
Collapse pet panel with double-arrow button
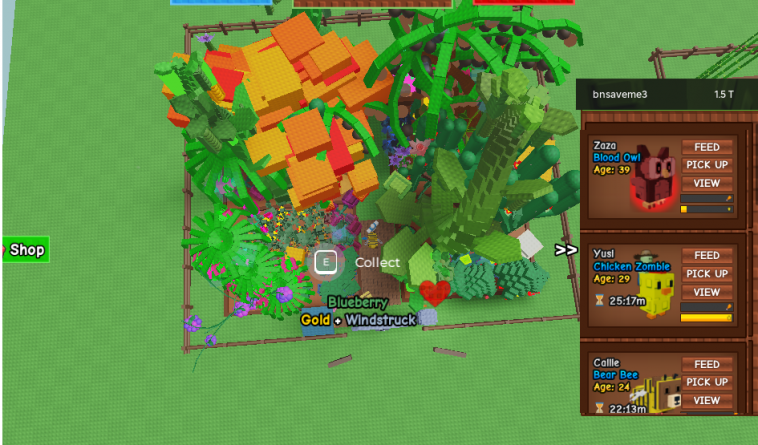[x=566, y=250]
